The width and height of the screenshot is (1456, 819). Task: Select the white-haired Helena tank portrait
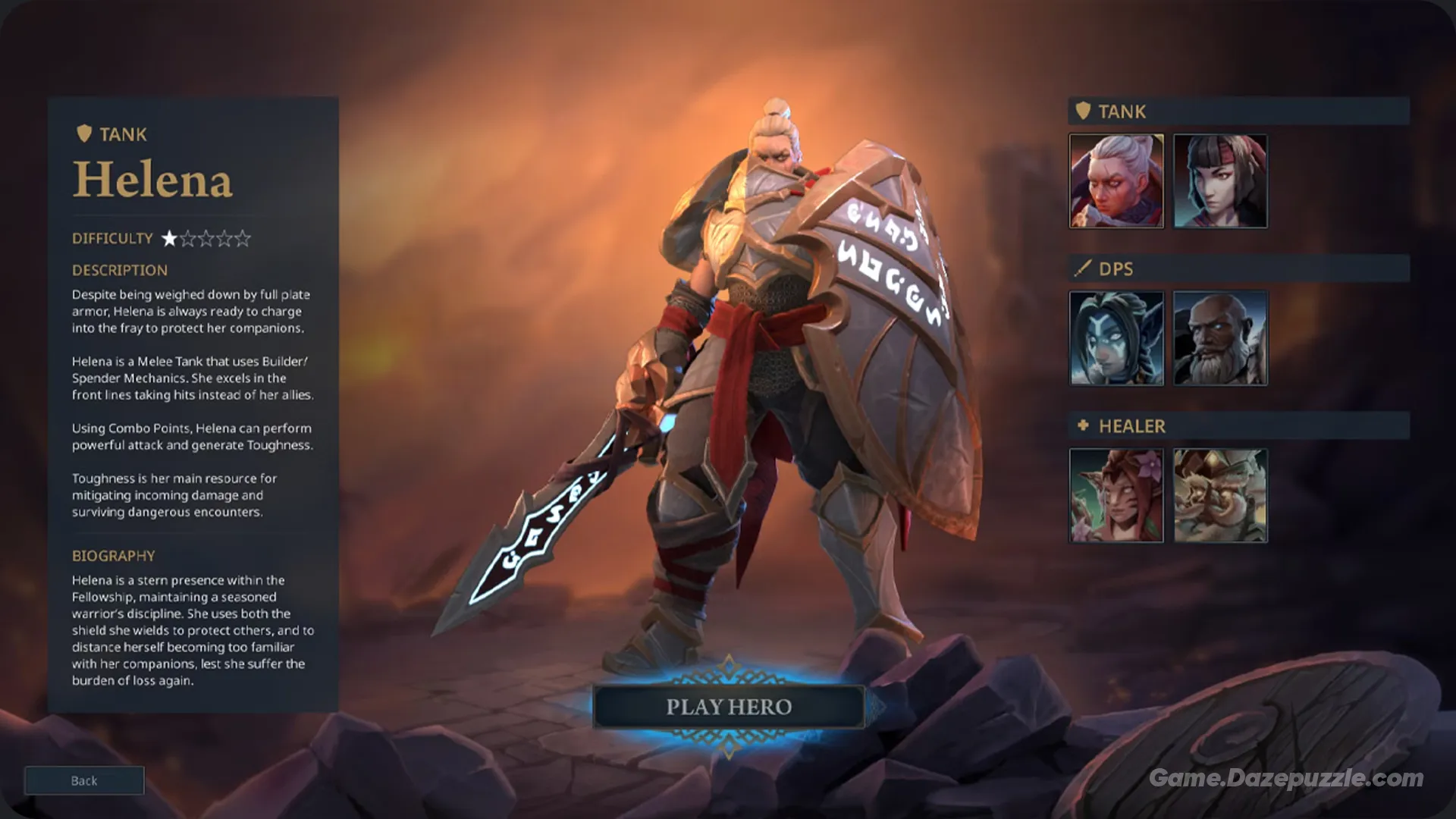pyautogui.click(x=1116, y=181)
